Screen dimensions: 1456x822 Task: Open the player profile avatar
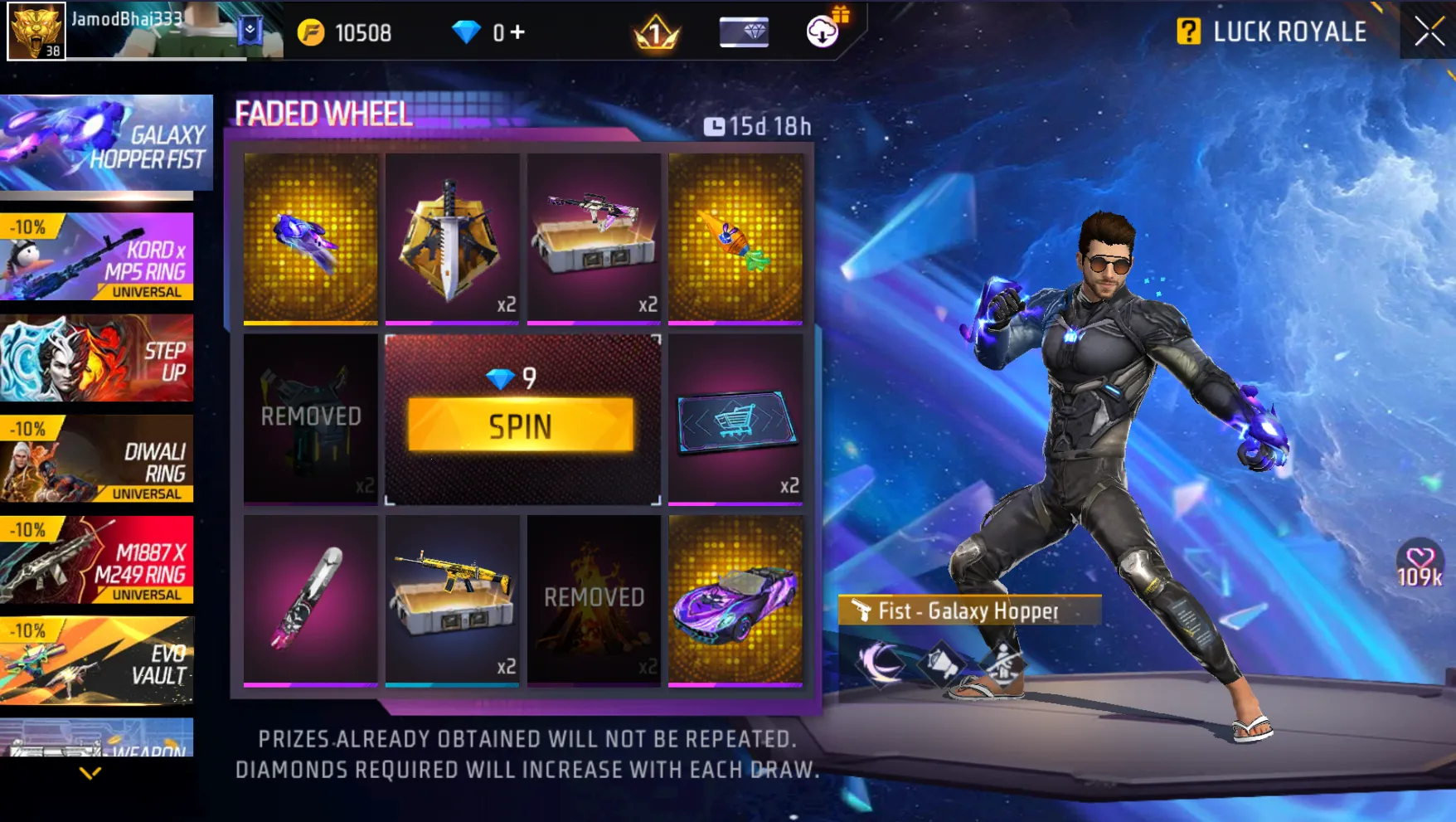pyautogui.click(x=36, y=31)
